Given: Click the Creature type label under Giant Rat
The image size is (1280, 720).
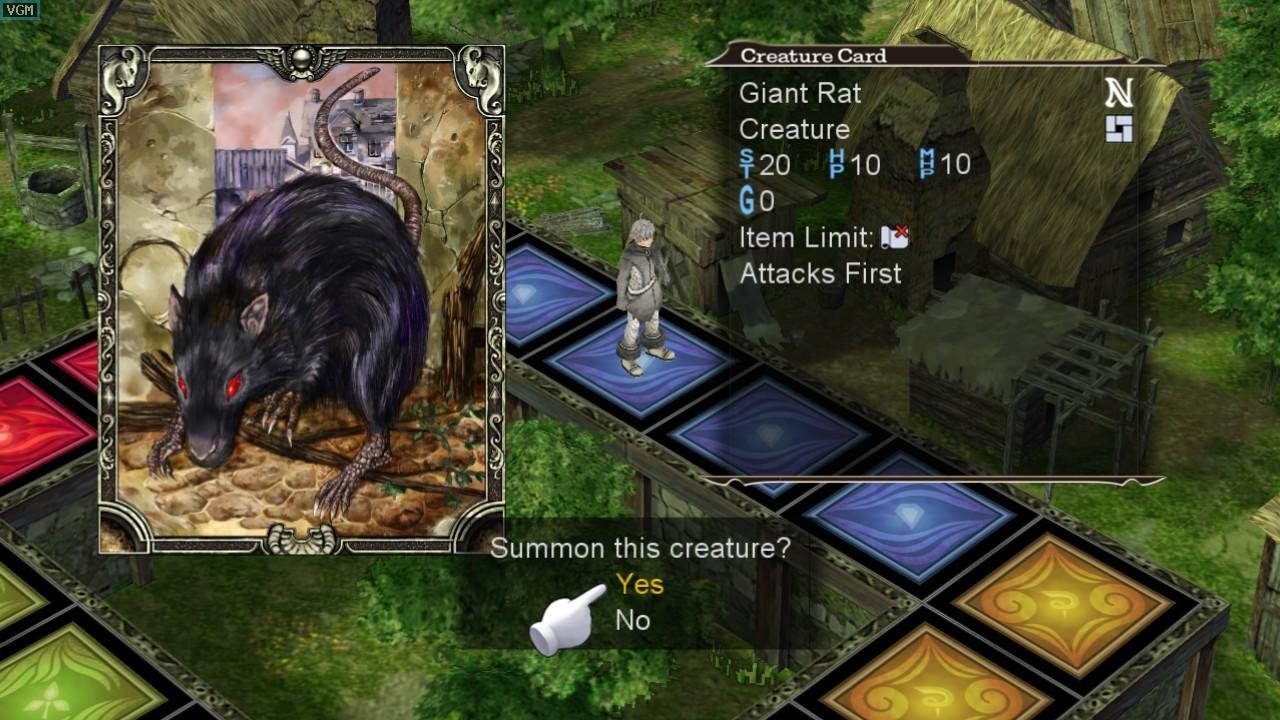Looking at the screenshot, I should pyautogui.click(x=792, y=129).
